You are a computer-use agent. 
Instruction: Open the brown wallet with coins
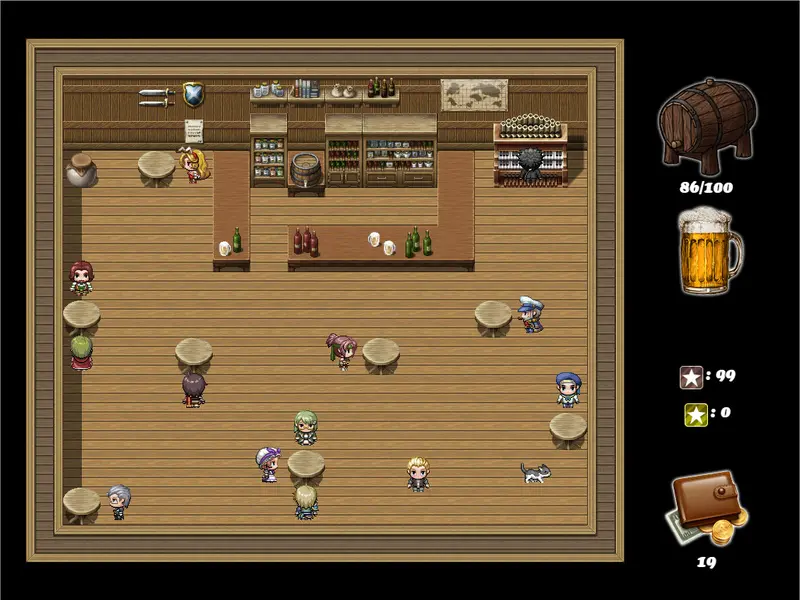[x=706, y=507]
